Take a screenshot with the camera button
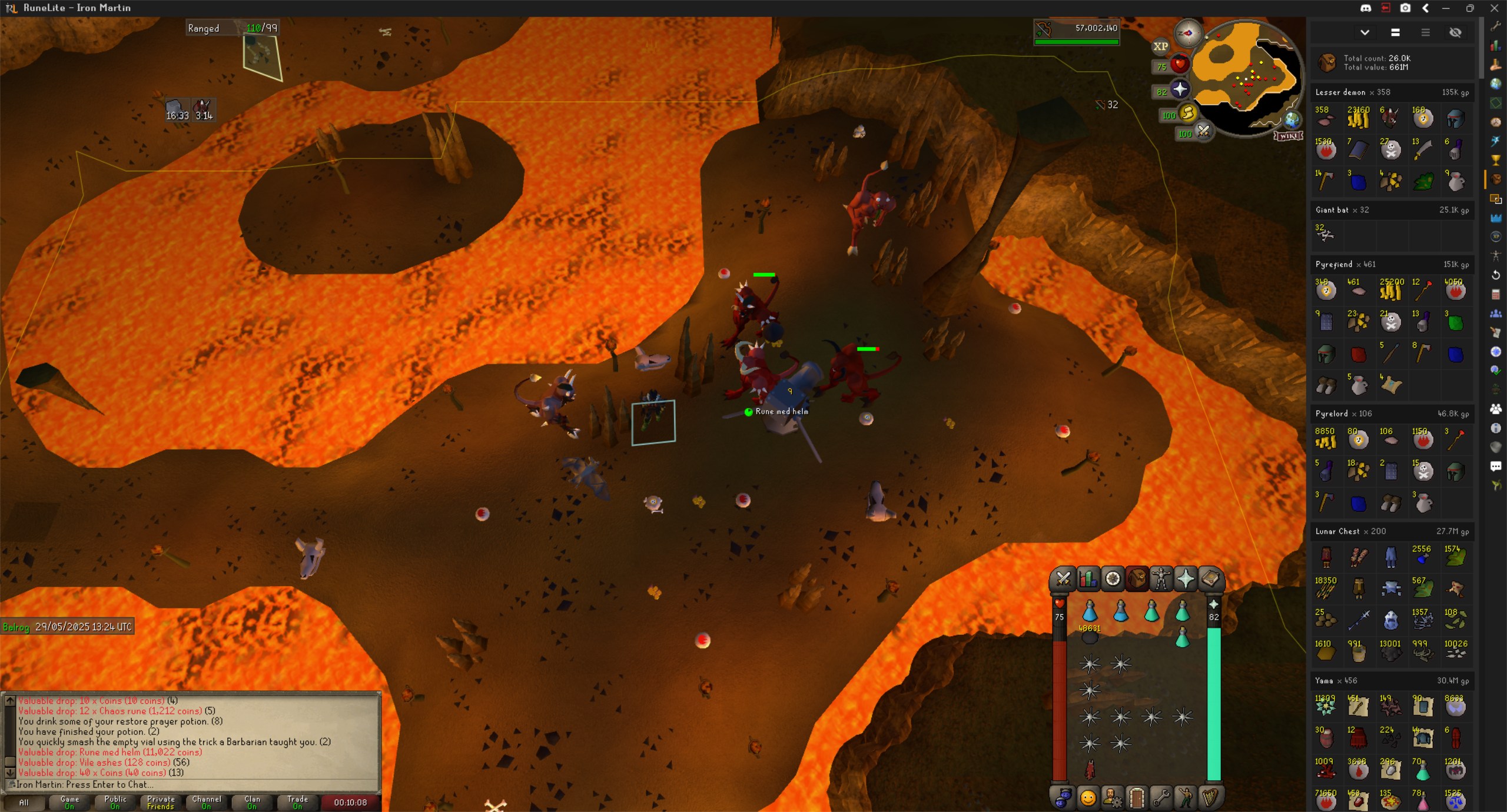Image resolution: width=1507 pixels, height=812 pixels. pyautogui.click(x=1405, y=8)
